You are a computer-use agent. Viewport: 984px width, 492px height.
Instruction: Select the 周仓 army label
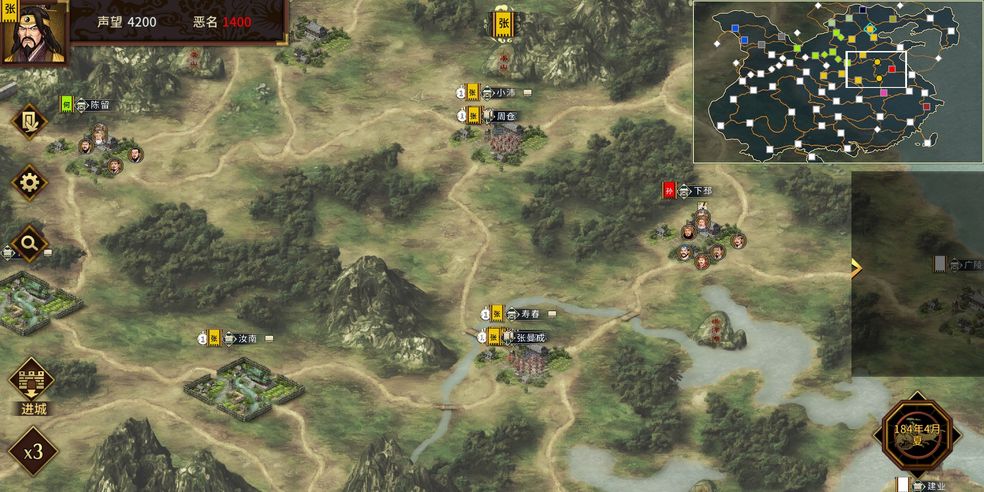(505, 116)
